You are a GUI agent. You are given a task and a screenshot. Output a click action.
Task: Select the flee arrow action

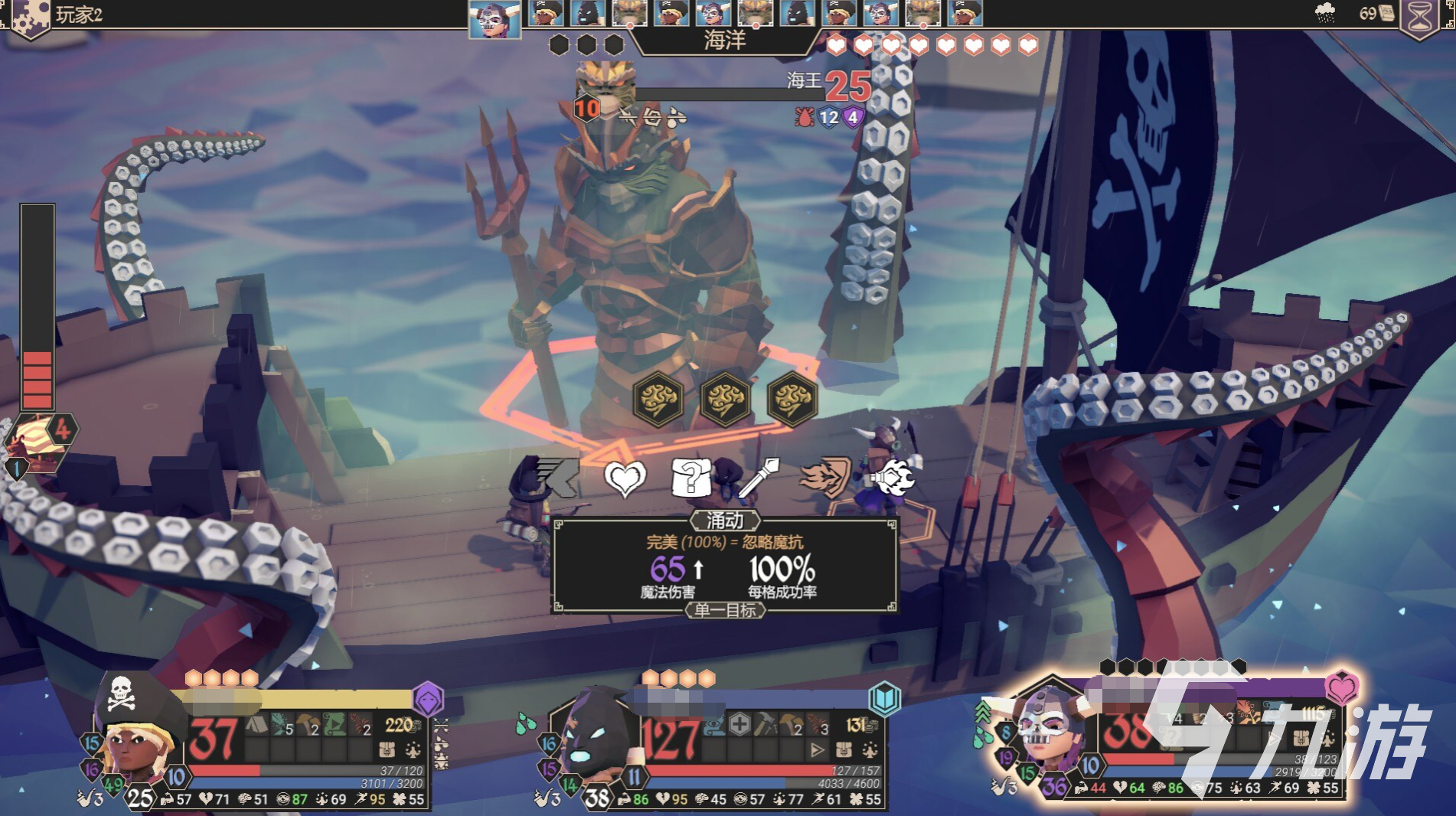557,478
